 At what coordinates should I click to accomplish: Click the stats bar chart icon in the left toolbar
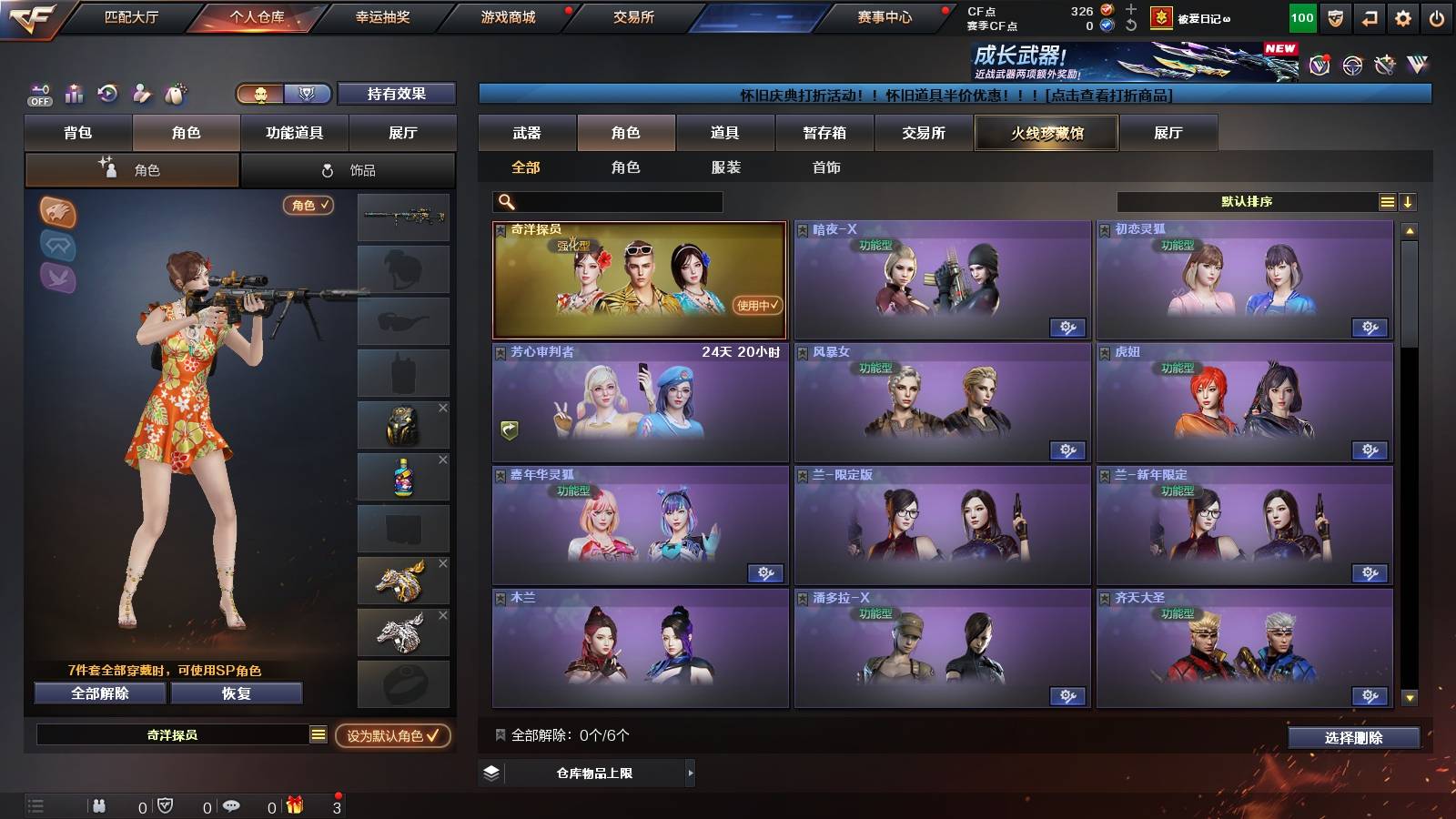pyautogui.click(x=73, y=94)
